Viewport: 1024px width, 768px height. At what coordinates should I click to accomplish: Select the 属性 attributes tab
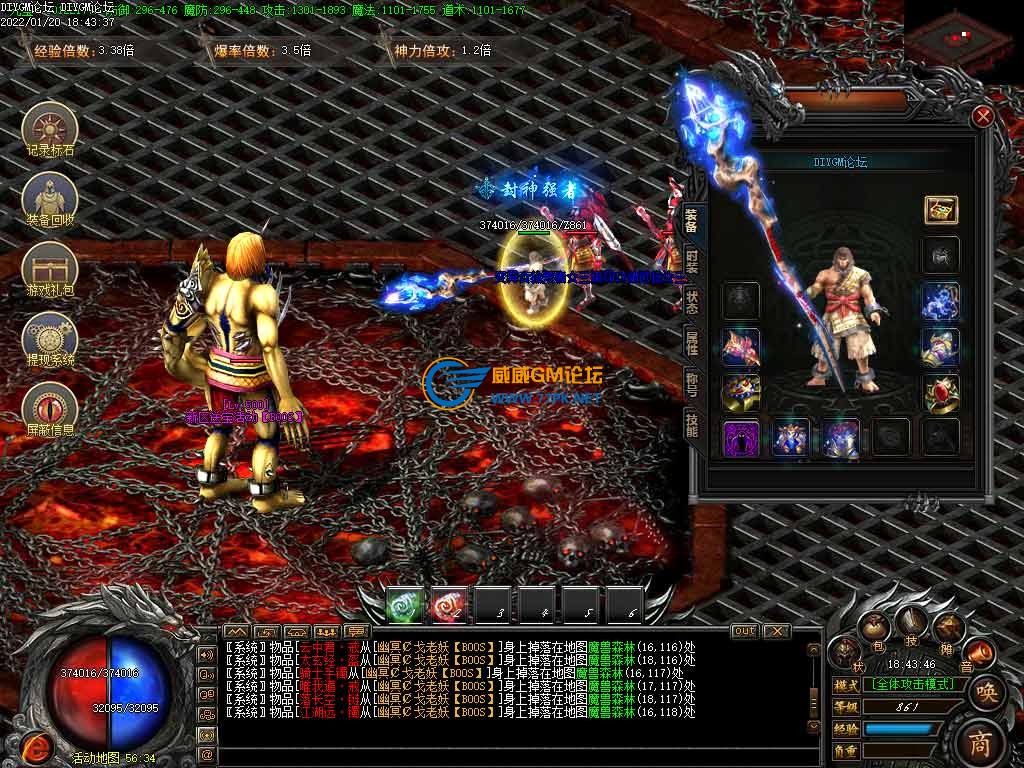pos(692,344)
